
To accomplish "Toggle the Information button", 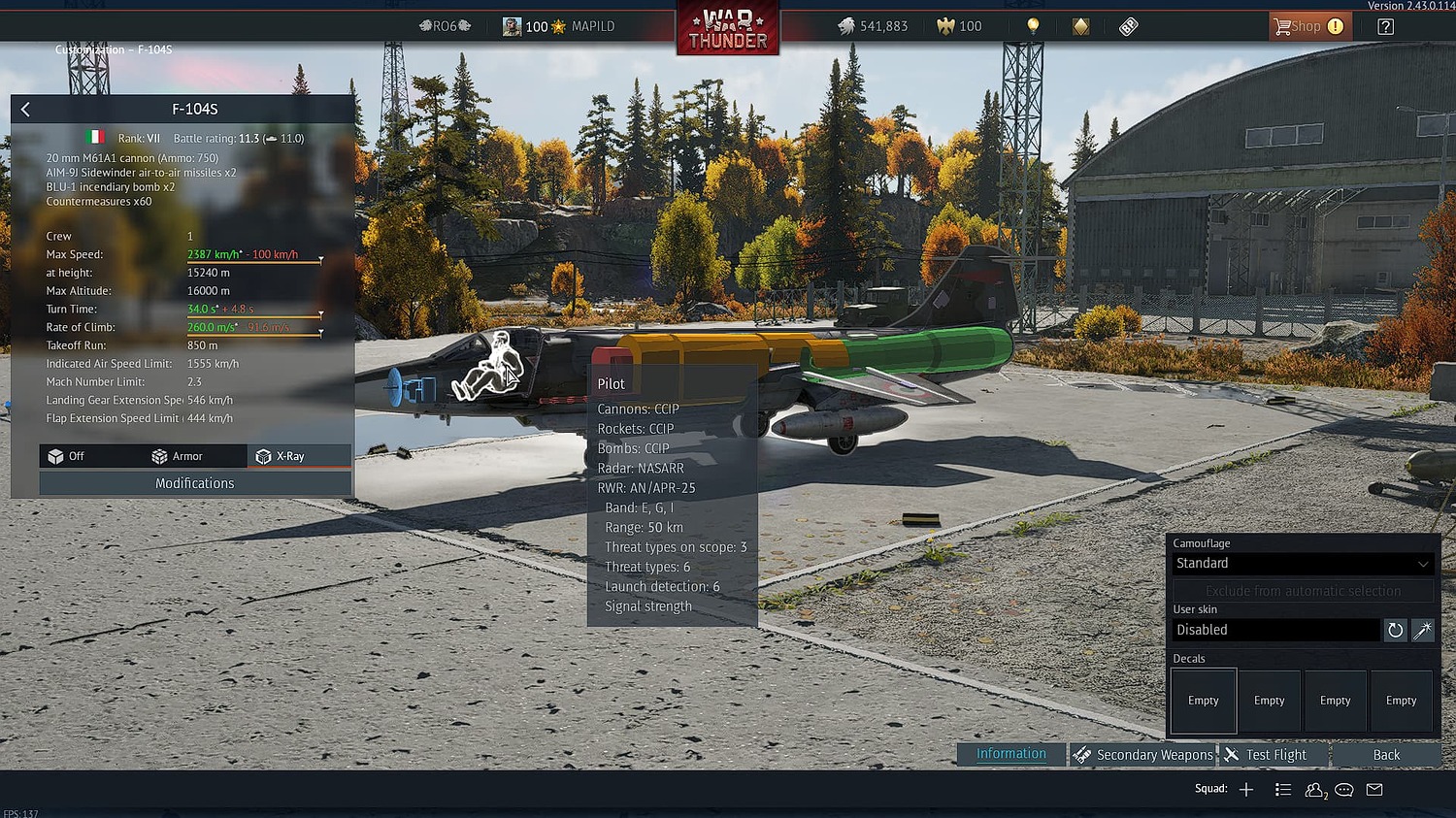I will pos(1010,754).
